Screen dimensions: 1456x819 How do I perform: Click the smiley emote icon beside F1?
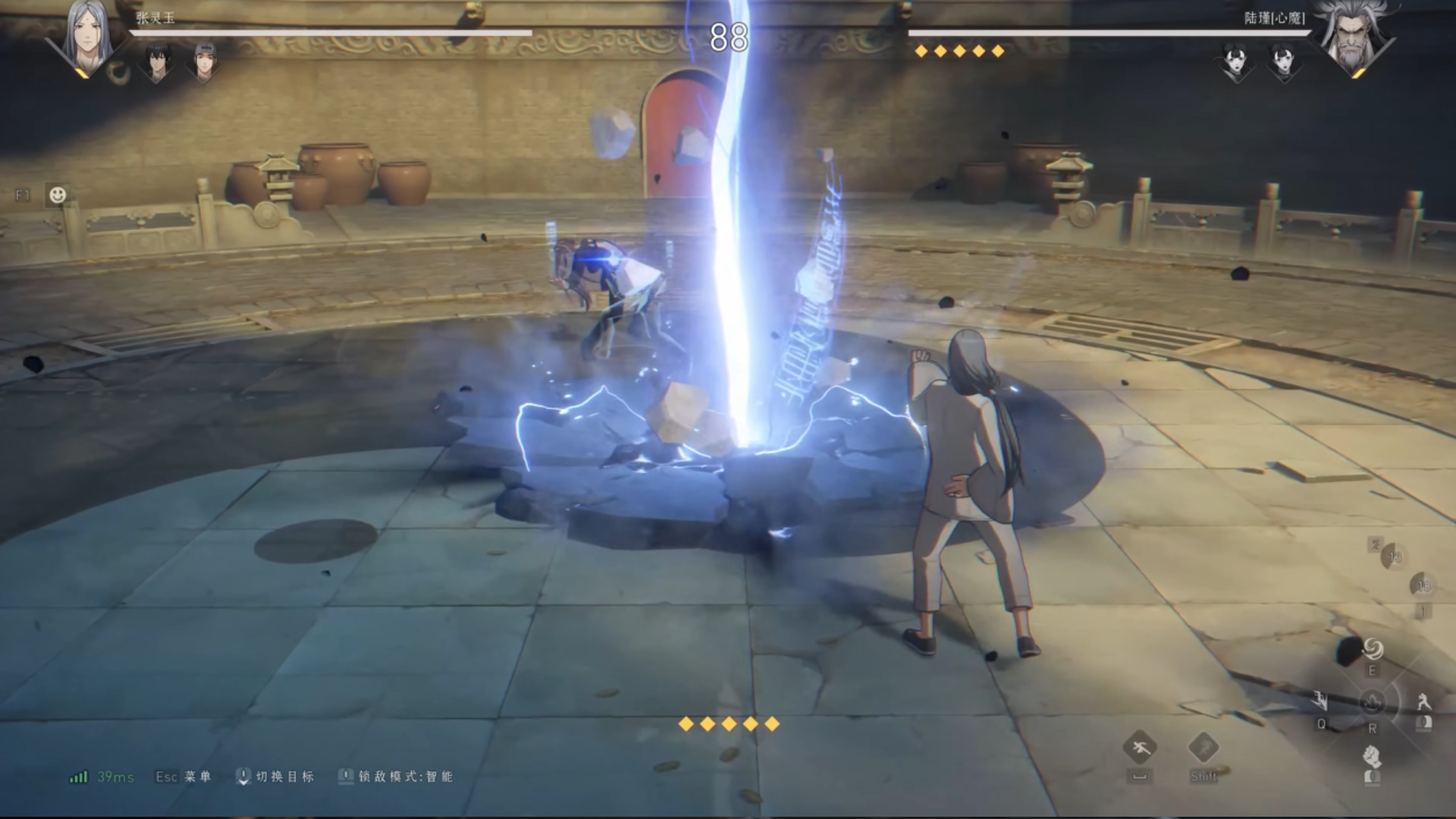57,194
